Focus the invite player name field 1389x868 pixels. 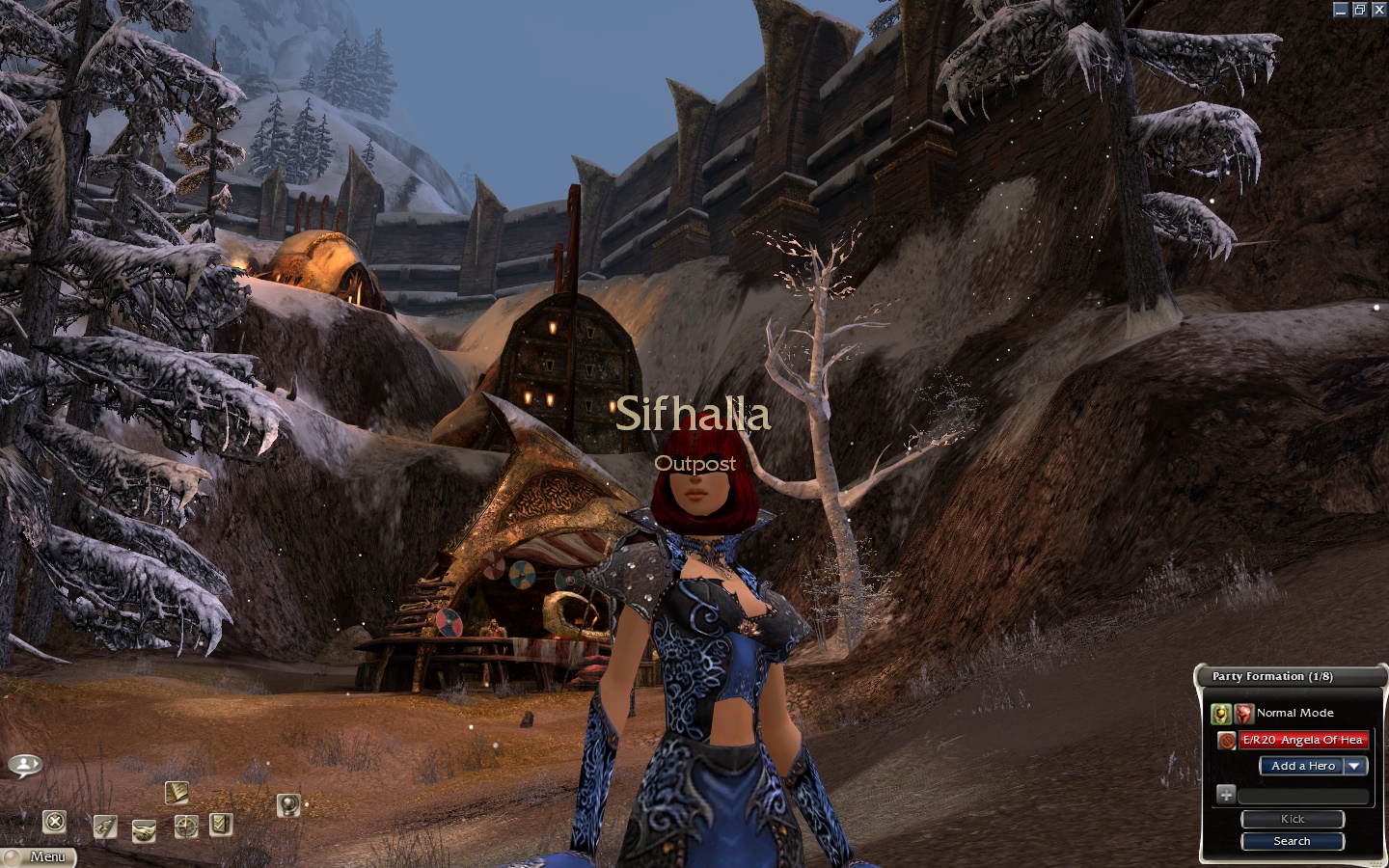click(x=1302, y=796)
